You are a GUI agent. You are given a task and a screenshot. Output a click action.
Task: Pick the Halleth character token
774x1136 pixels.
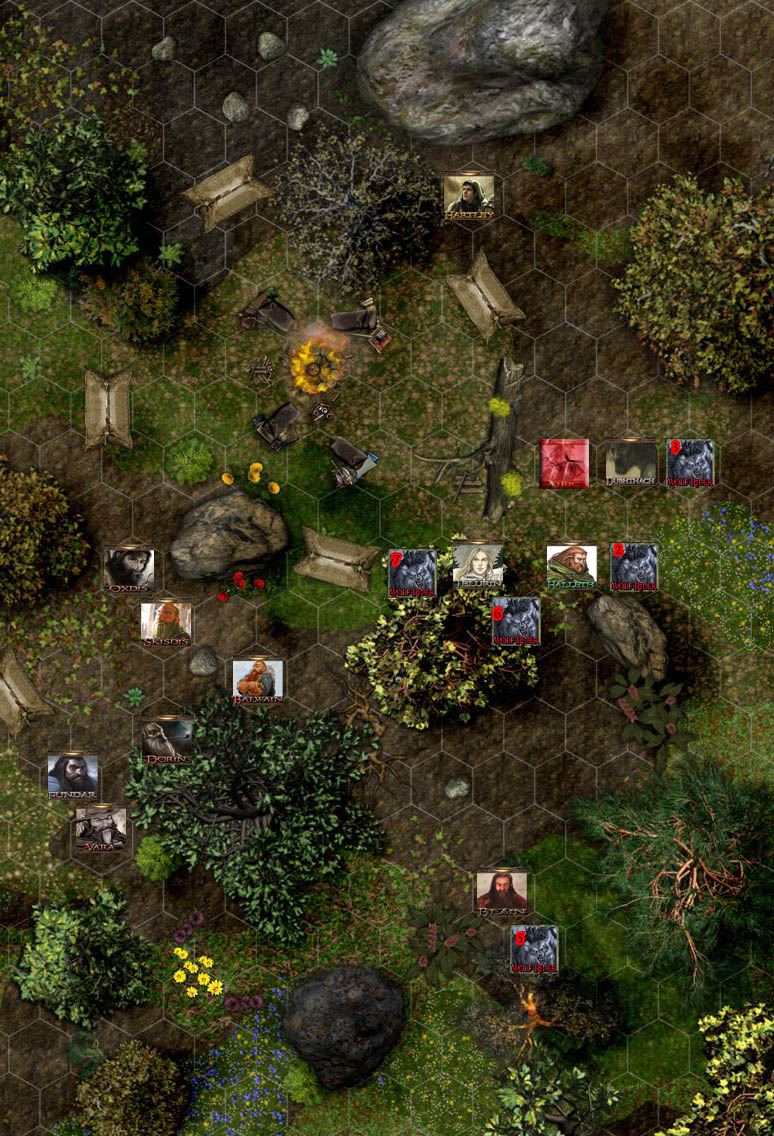(572, 566)
